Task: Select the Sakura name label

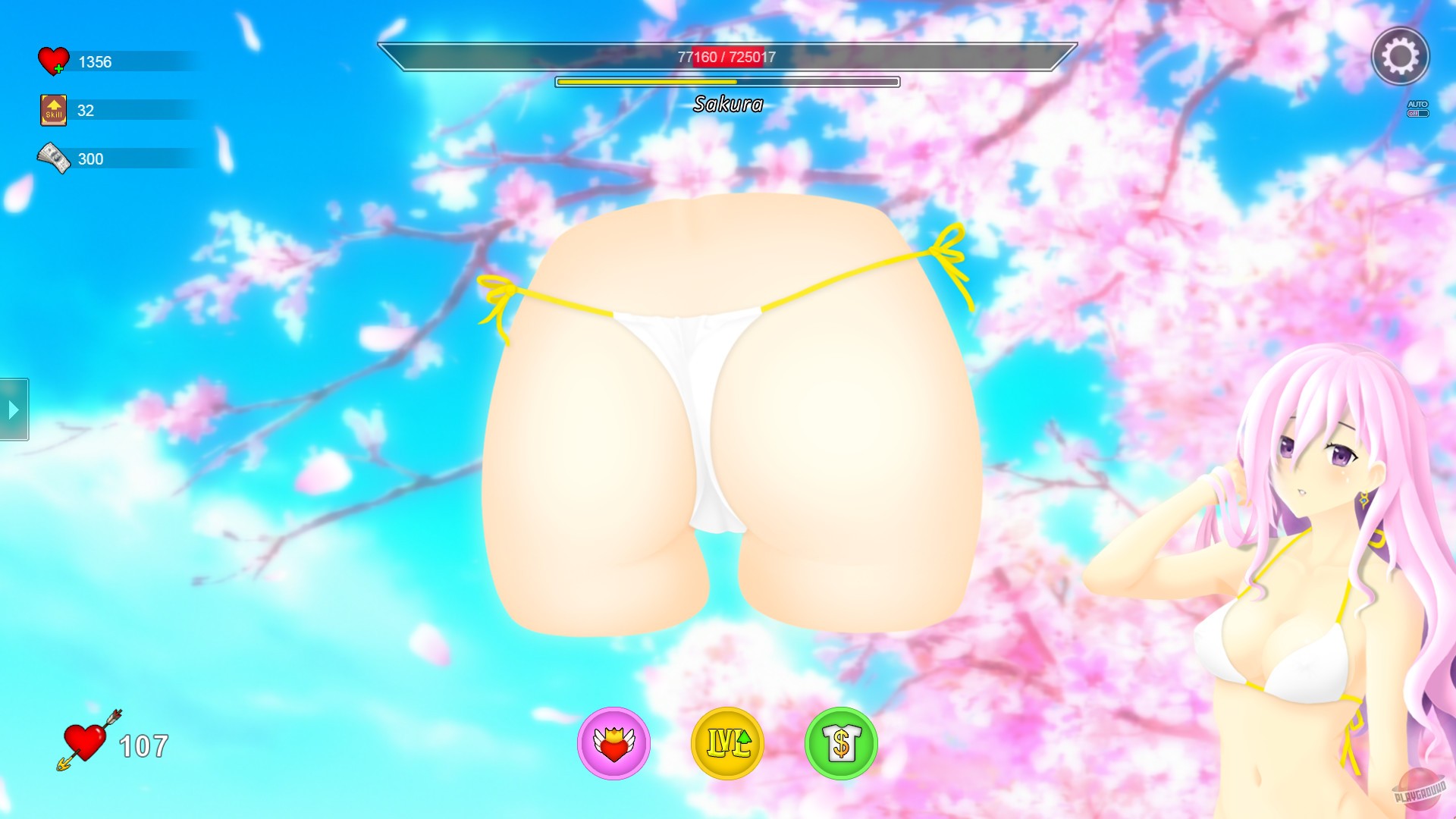Action: [728, 104]
